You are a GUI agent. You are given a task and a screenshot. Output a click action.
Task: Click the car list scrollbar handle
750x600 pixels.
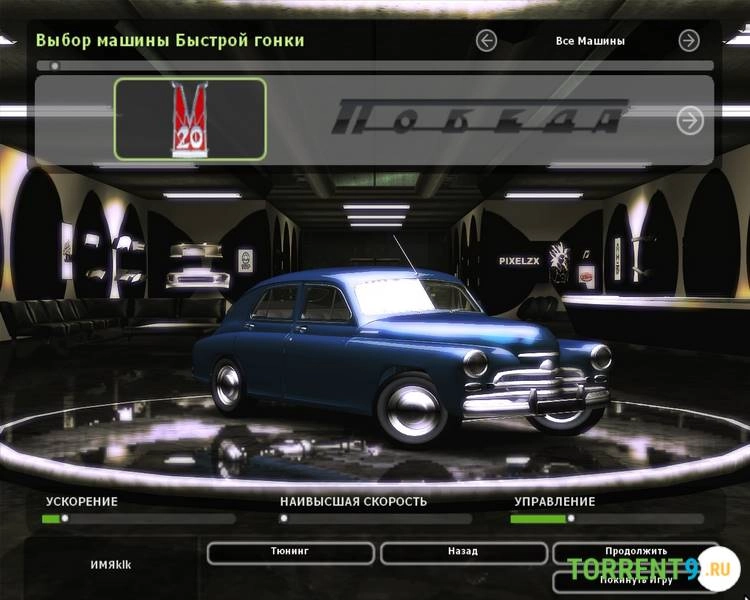click(54, 66)
